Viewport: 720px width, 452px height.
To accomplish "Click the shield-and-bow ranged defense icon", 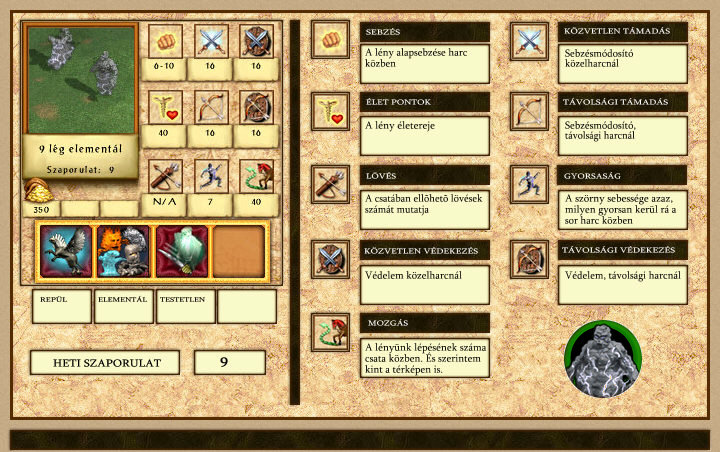I will [x=256, y=108].
